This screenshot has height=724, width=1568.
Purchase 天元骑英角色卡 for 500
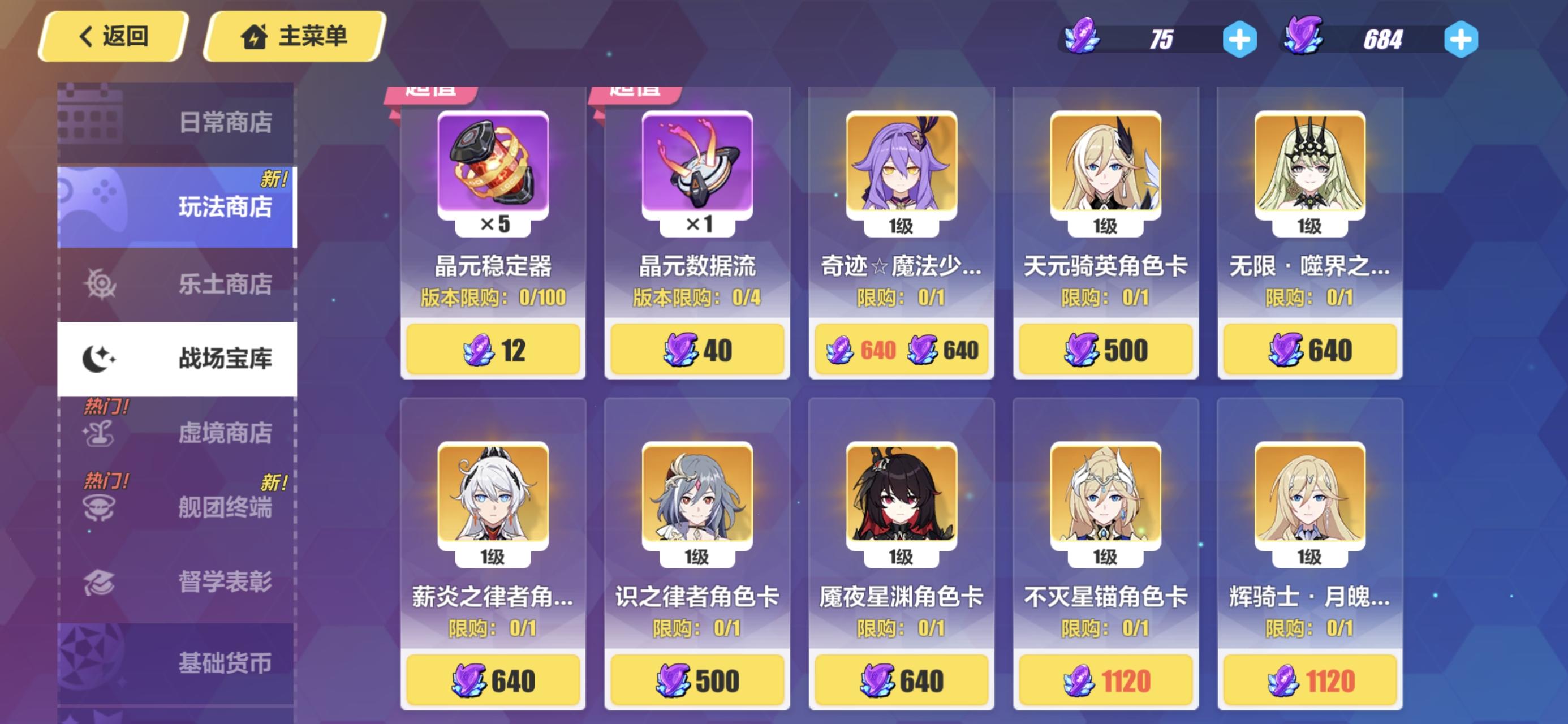click(1105, 348)
